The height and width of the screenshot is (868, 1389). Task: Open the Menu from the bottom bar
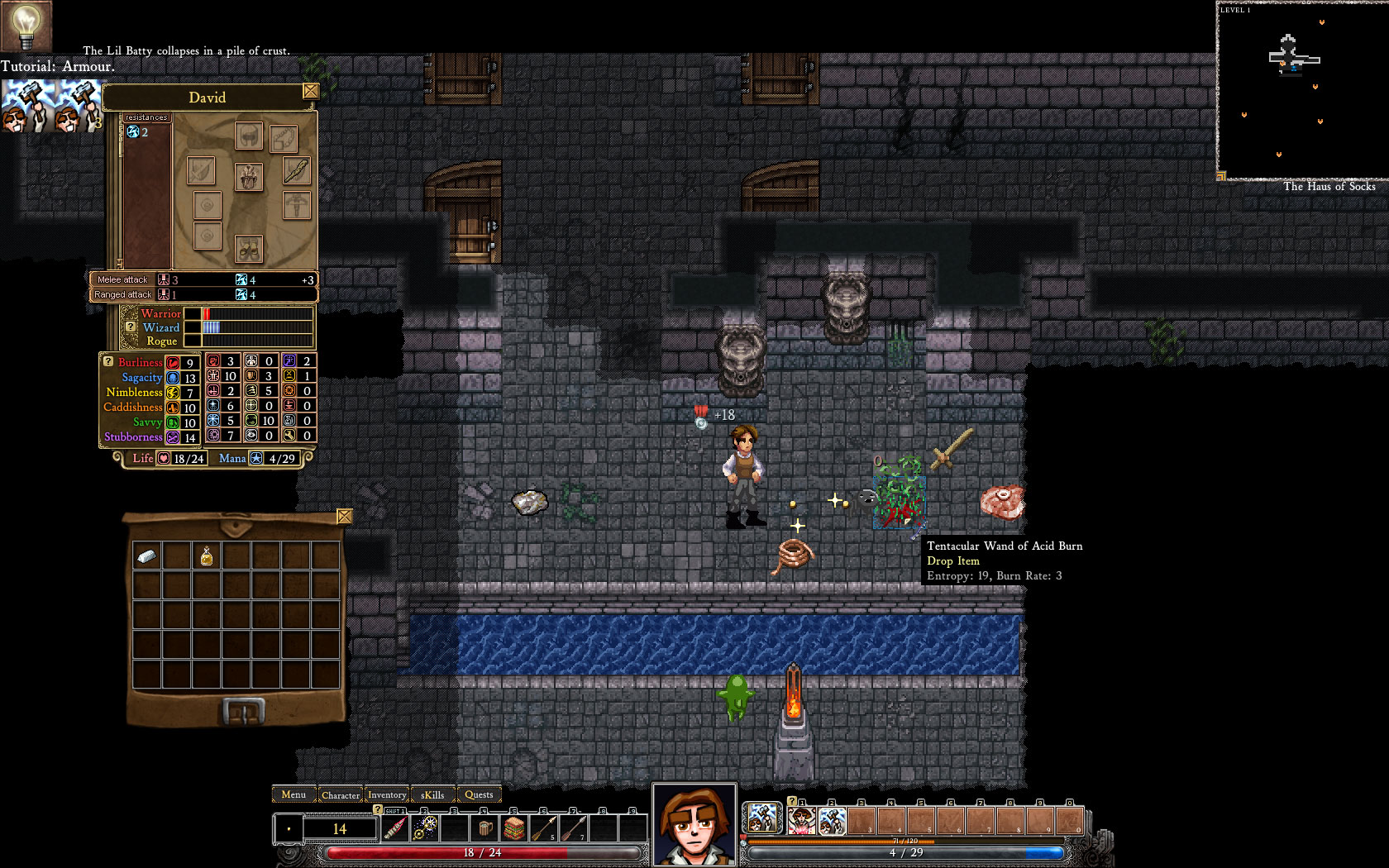(x=294, y=794)
